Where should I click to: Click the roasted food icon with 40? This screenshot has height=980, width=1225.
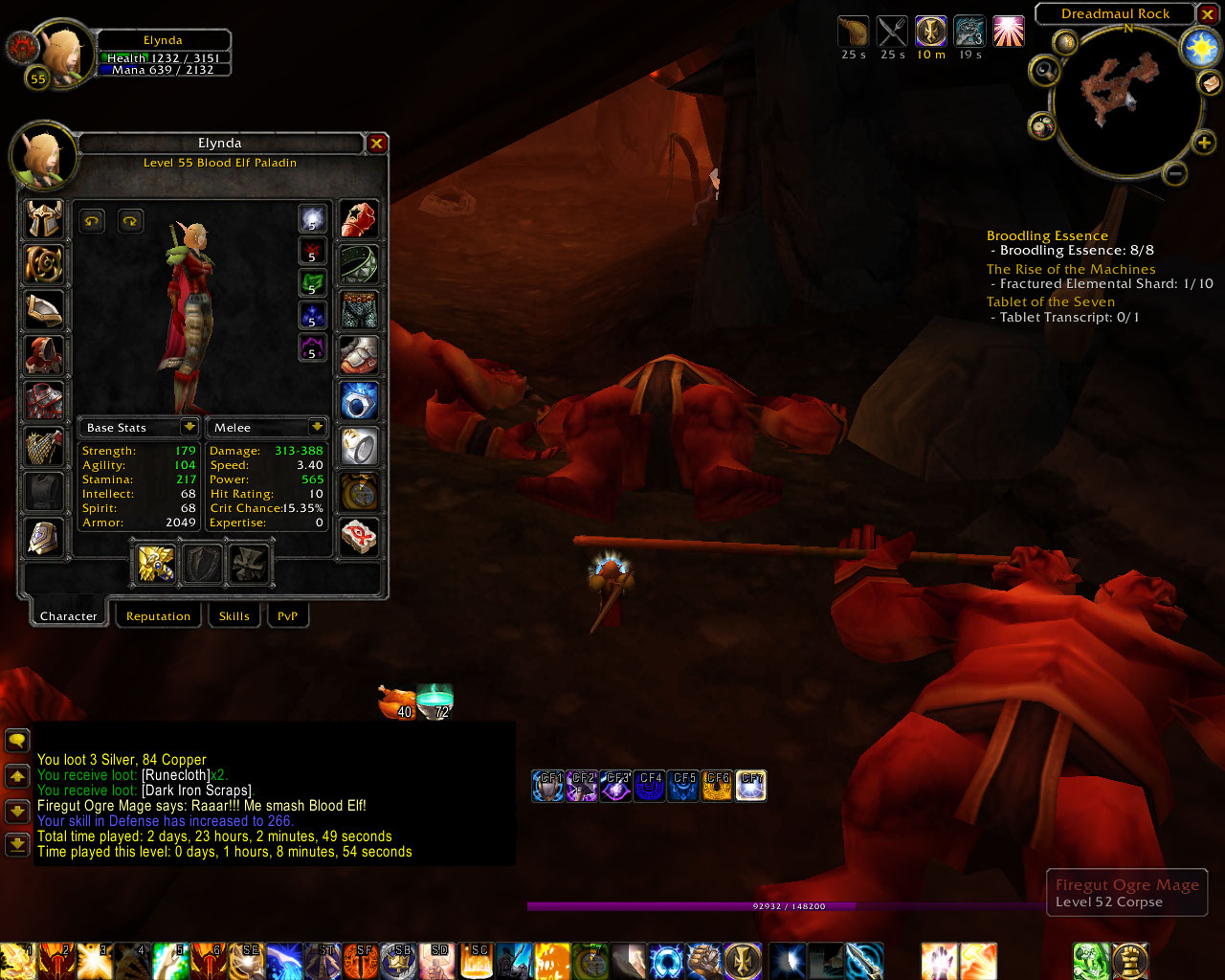click(x=397, y=702)
